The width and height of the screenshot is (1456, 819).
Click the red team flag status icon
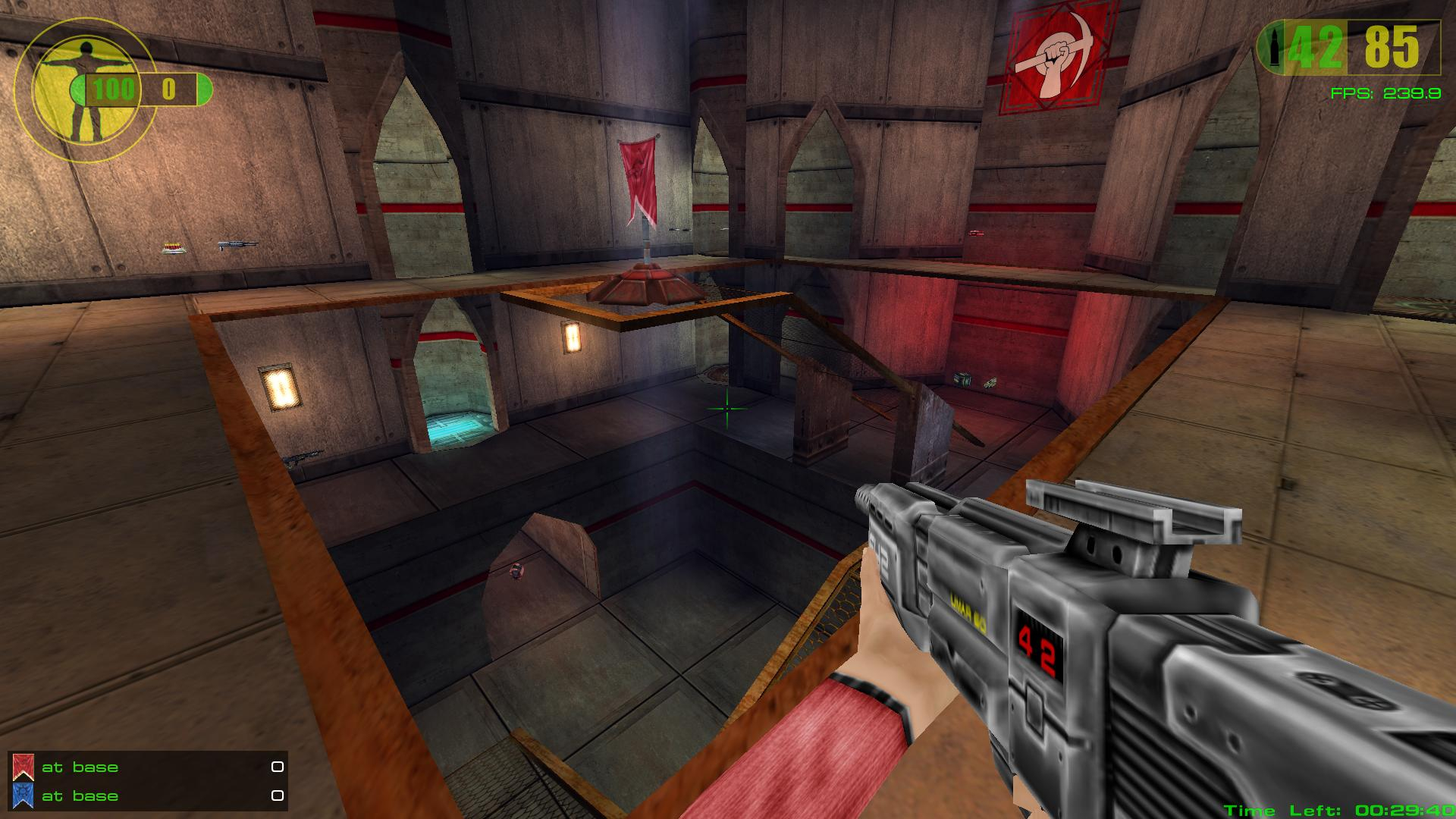point(24,767)
